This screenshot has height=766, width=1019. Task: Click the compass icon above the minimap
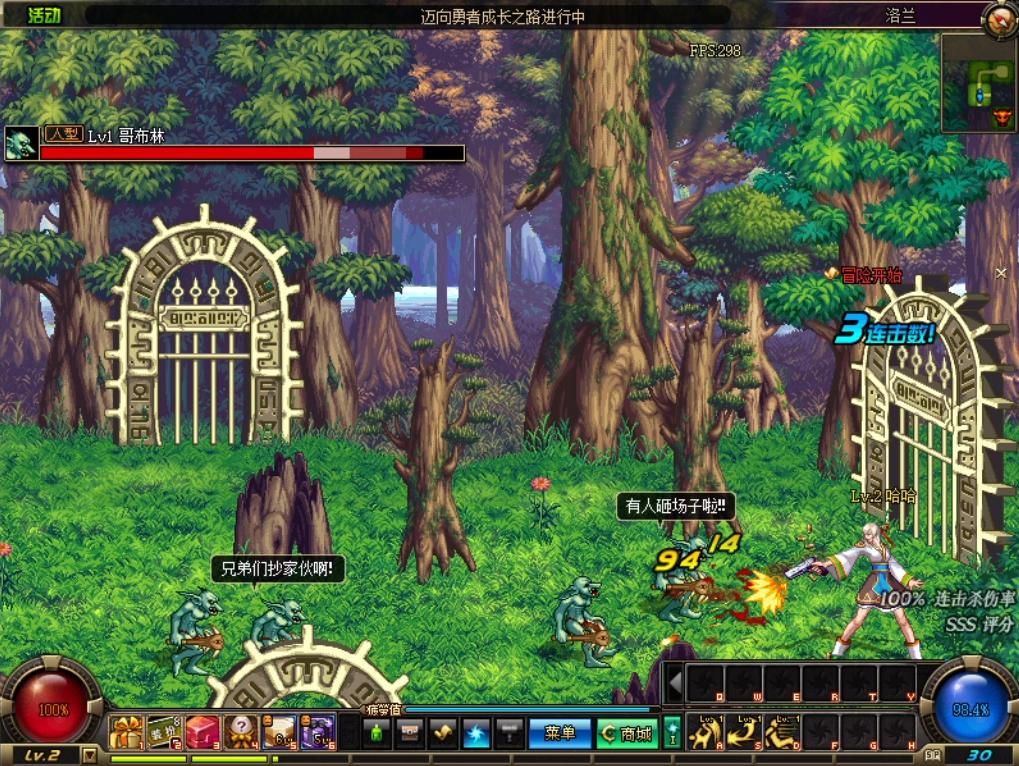point(998,20)
